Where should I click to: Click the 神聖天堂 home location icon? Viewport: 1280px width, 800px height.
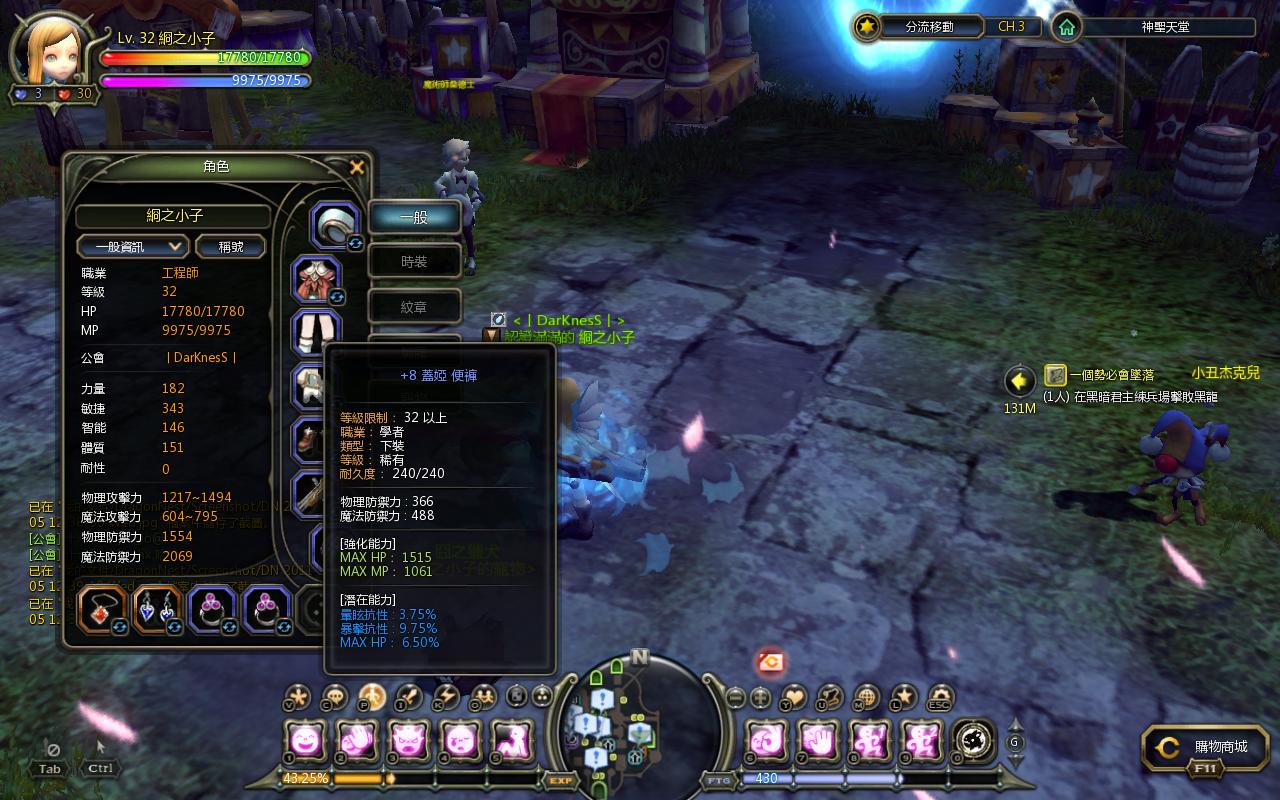(1067, 27)
